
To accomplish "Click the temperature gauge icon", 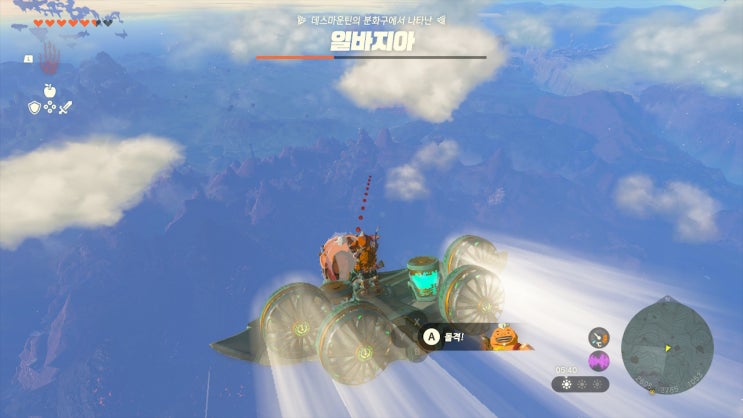I will coord(599,337).
